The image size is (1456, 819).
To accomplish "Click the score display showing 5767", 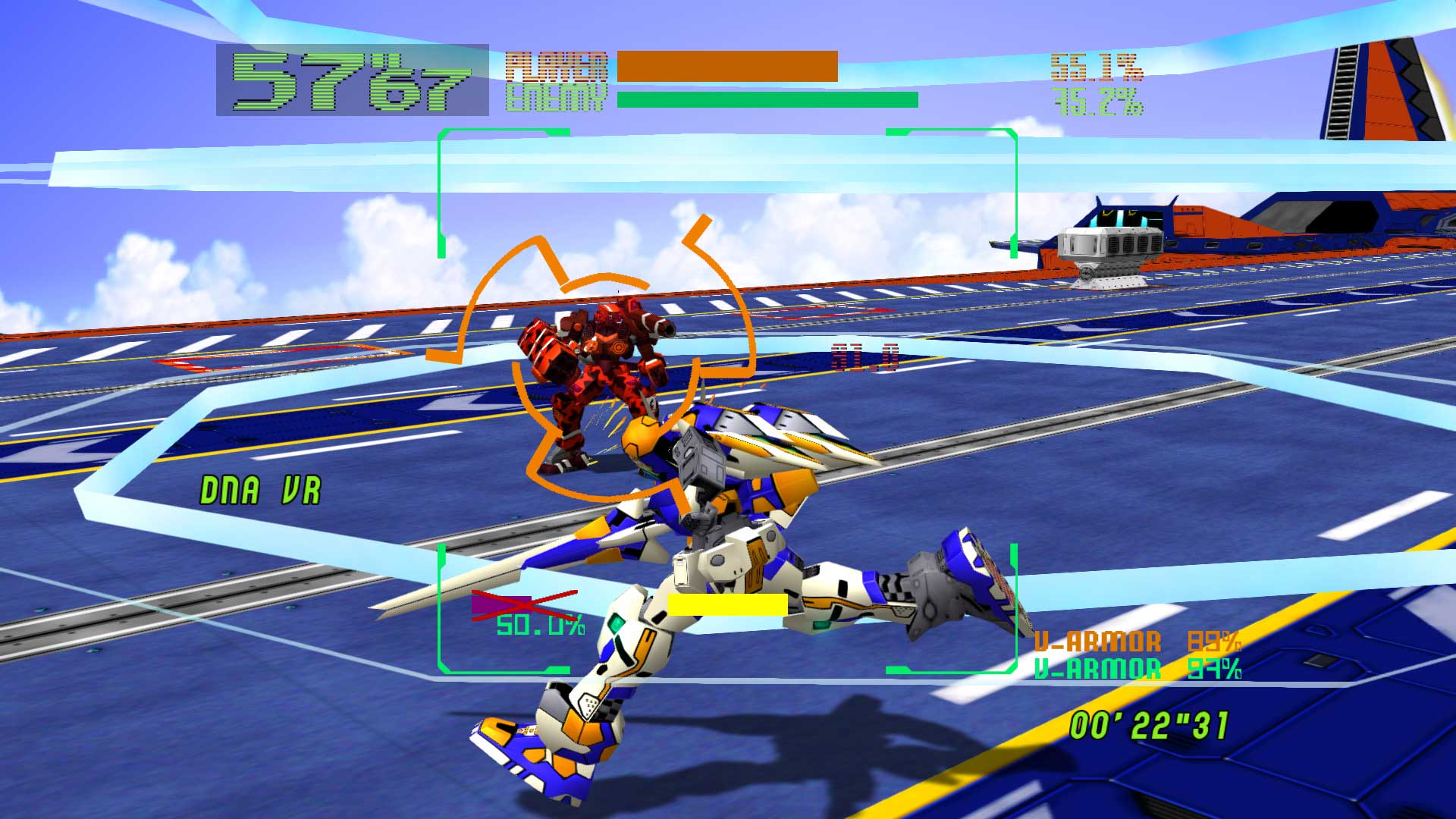I will (349, 80).
